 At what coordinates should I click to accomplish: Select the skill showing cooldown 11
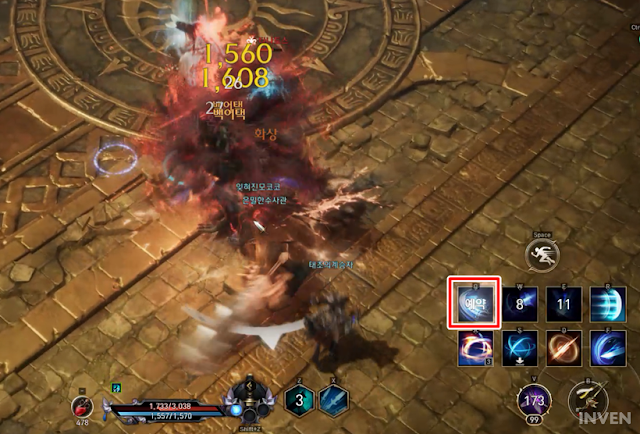563,303
